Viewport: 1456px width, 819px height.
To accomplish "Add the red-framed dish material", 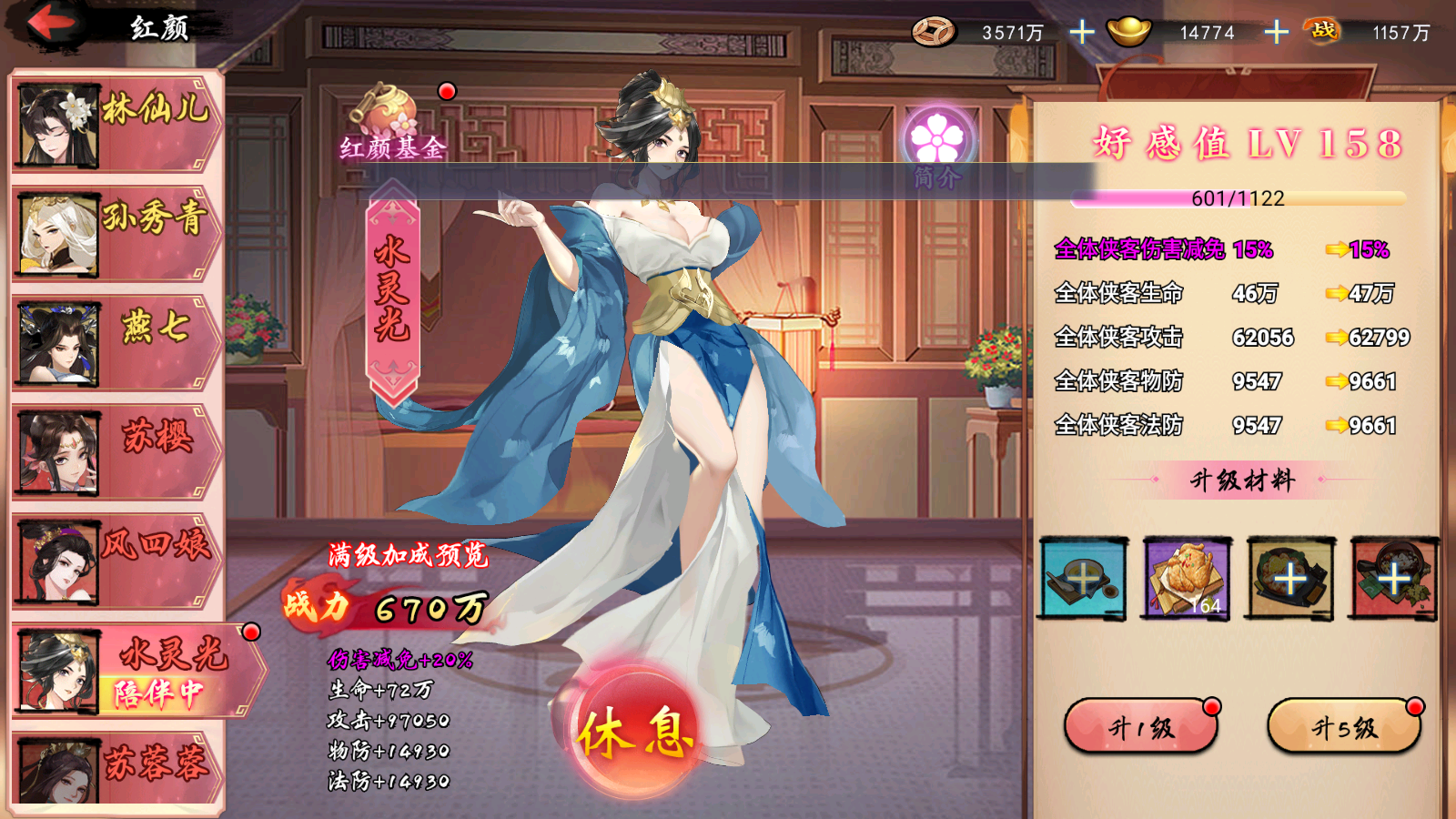I will tap(1393, 579).
